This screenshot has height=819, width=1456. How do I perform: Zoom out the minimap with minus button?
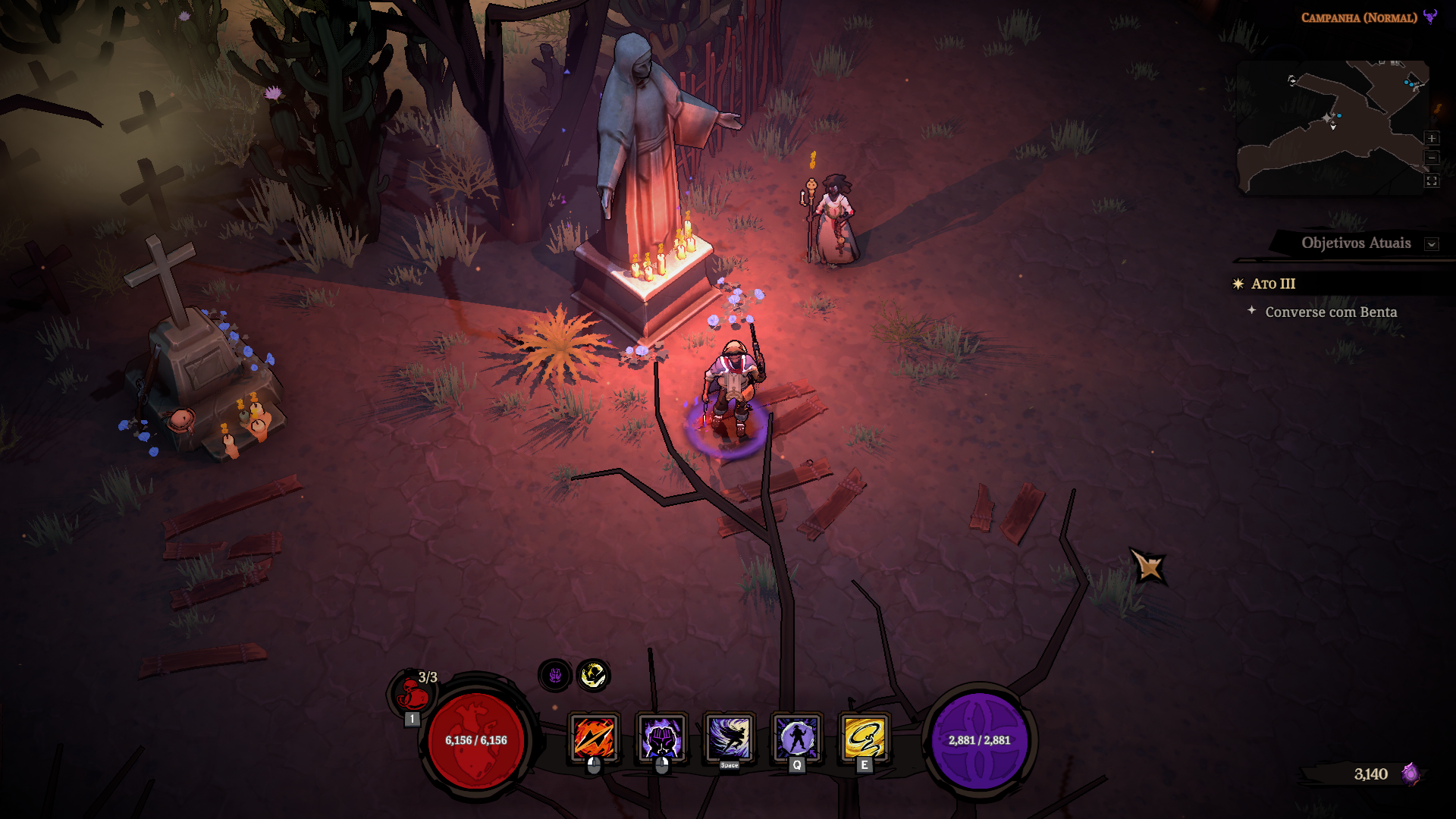[1432, 158]
